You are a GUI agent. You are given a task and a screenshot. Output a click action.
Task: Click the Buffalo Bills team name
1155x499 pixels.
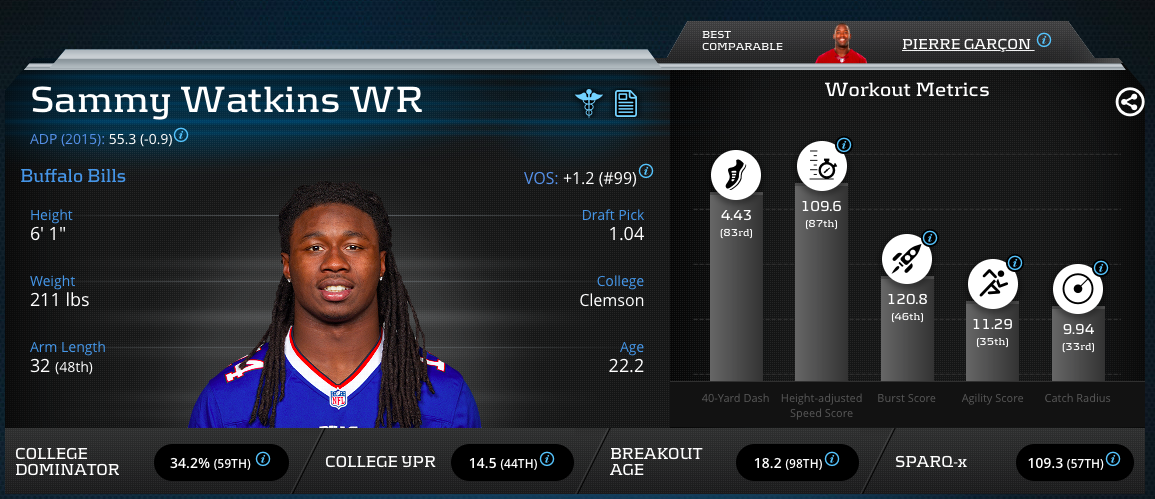click(x=73, y=177)
